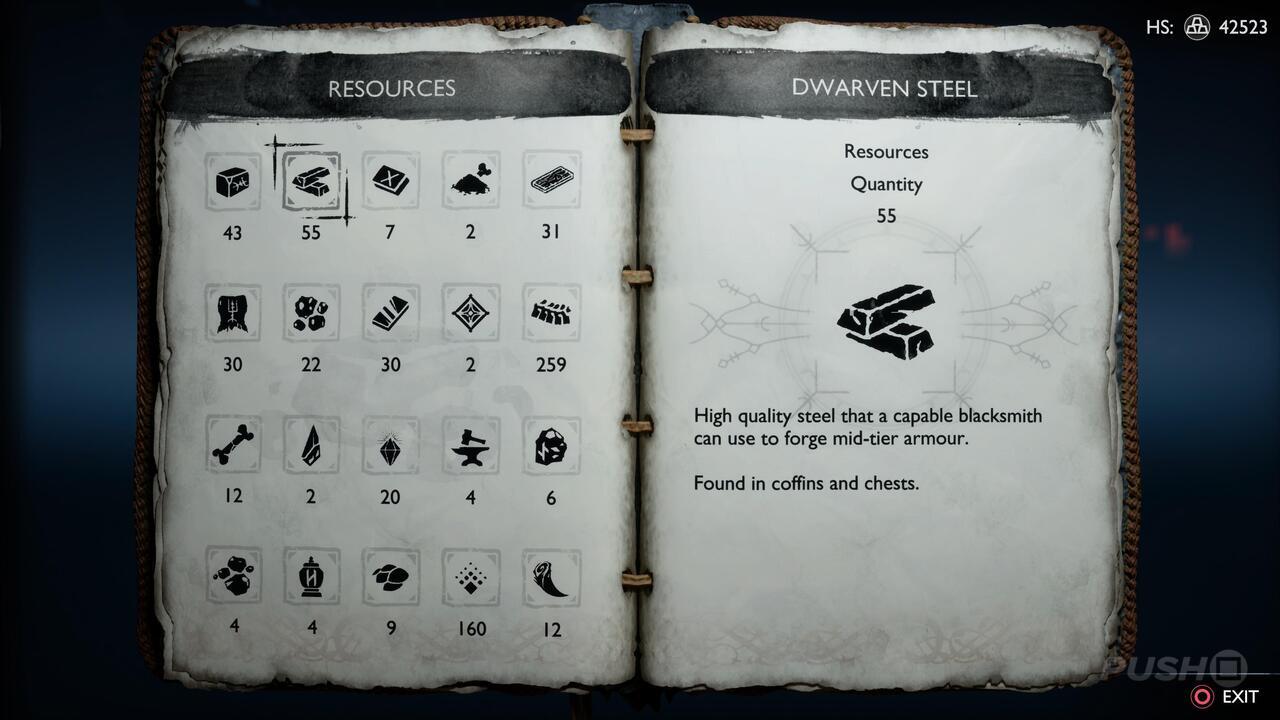This screenshot has height=720, width=1280.
Task: Click the curved fang resource showing 12
Action: [550, 577]
